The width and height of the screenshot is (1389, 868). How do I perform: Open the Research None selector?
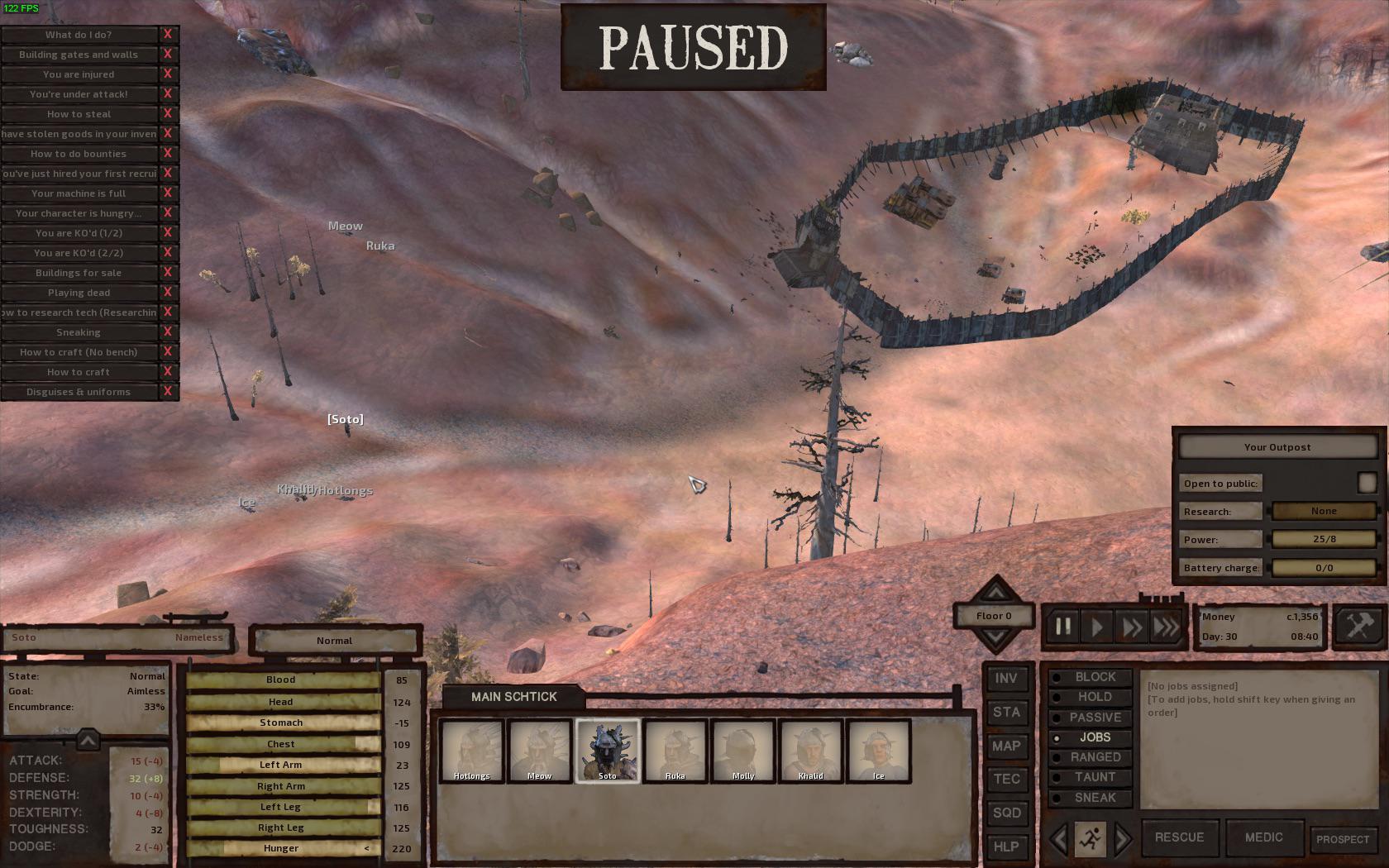pos(1324,511)
